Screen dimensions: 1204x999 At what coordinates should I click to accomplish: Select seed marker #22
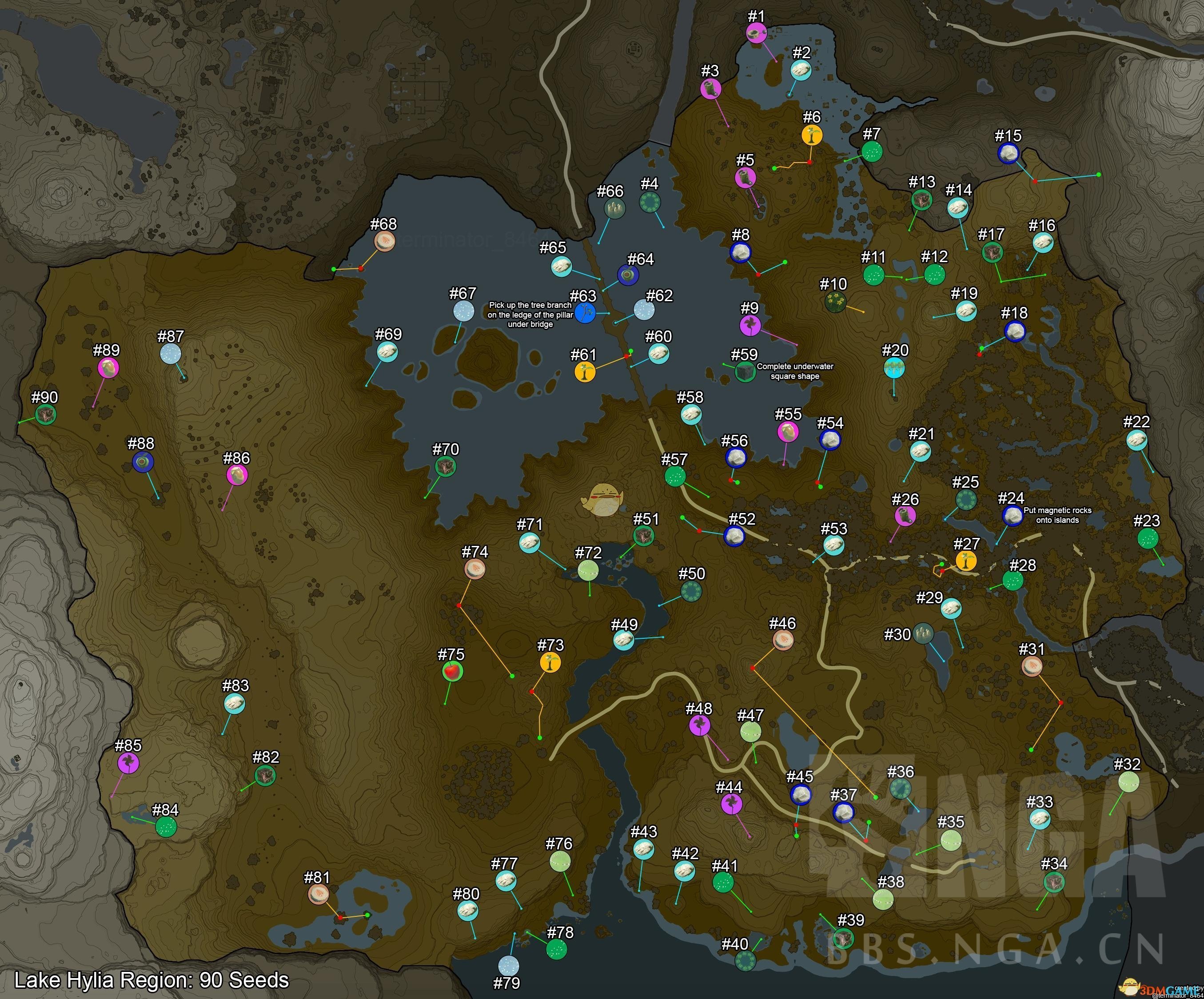click(x=1136, y=440)
